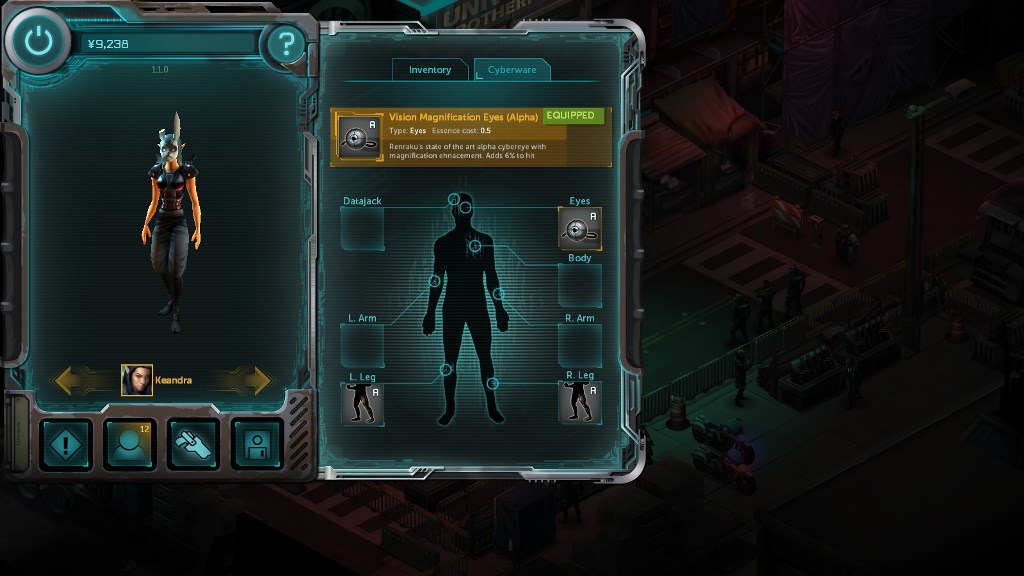Select the Cyberware tab
1024x576 pixels.
click(x=512, y=70)
